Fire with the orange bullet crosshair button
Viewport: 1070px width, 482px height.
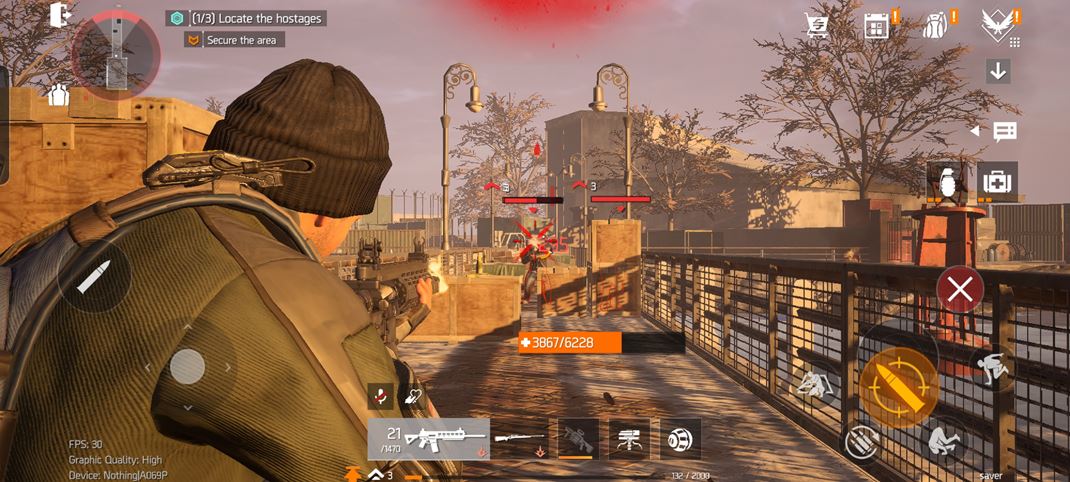tap(898, 387)
